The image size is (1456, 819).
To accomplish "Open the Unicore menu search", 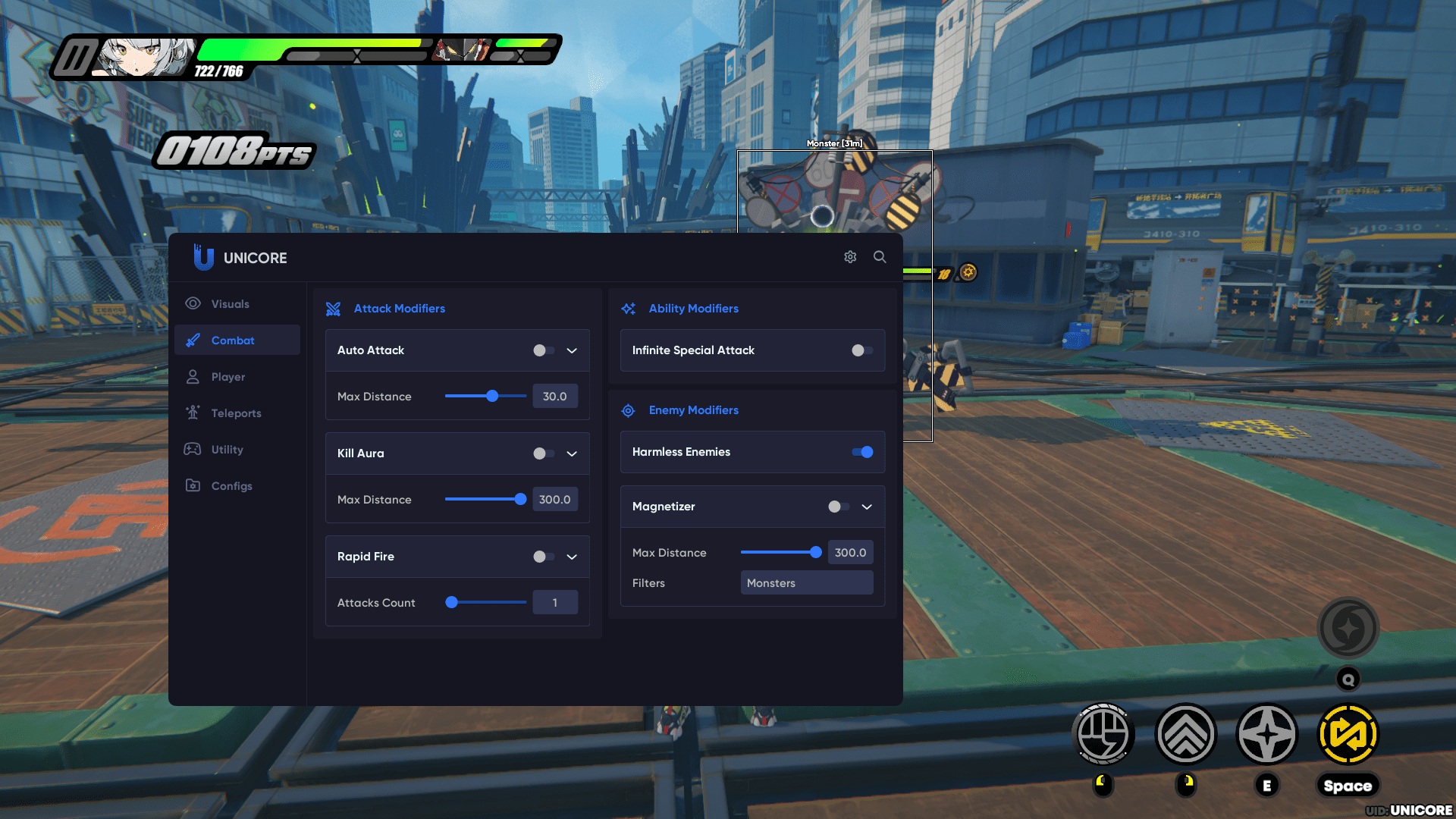I will pyautogui.click(x=880, y=257).
